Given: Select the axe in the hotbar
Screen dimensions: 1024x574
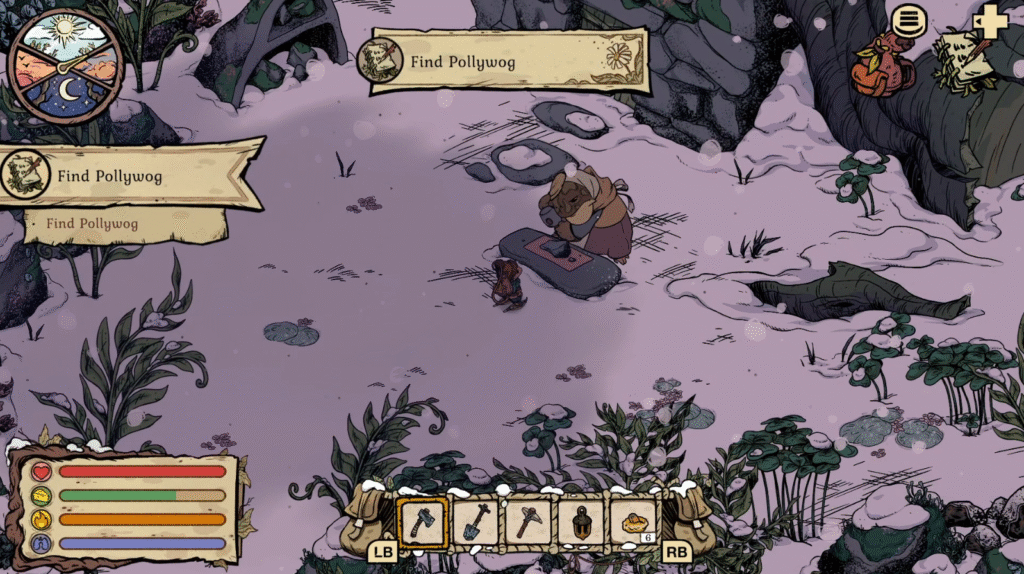Looking at the screenshot, I should pyautogui.click(x=423, y=522).
